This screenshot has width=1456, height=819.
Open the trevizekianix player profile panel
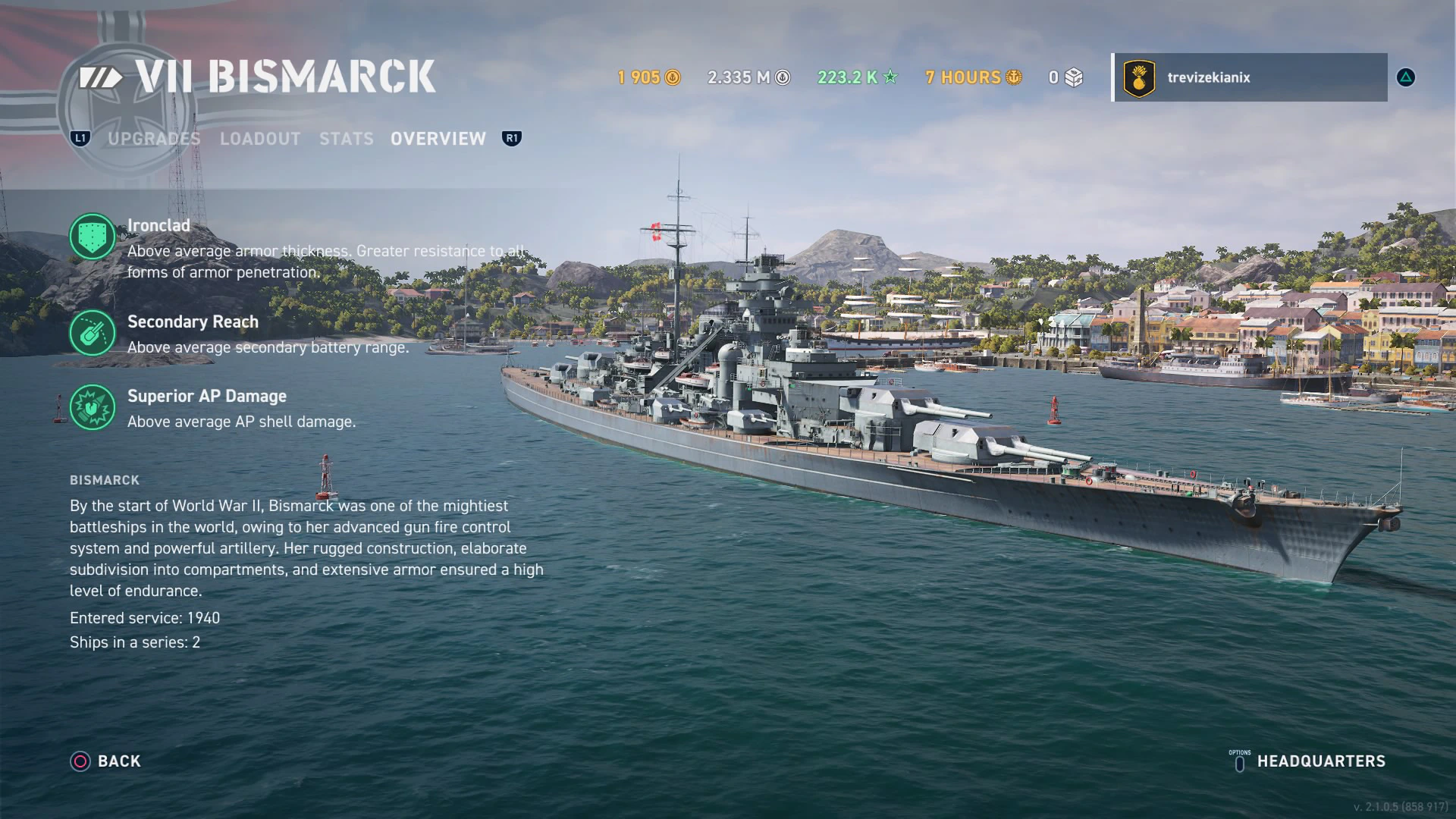(x=1249, y=77)
